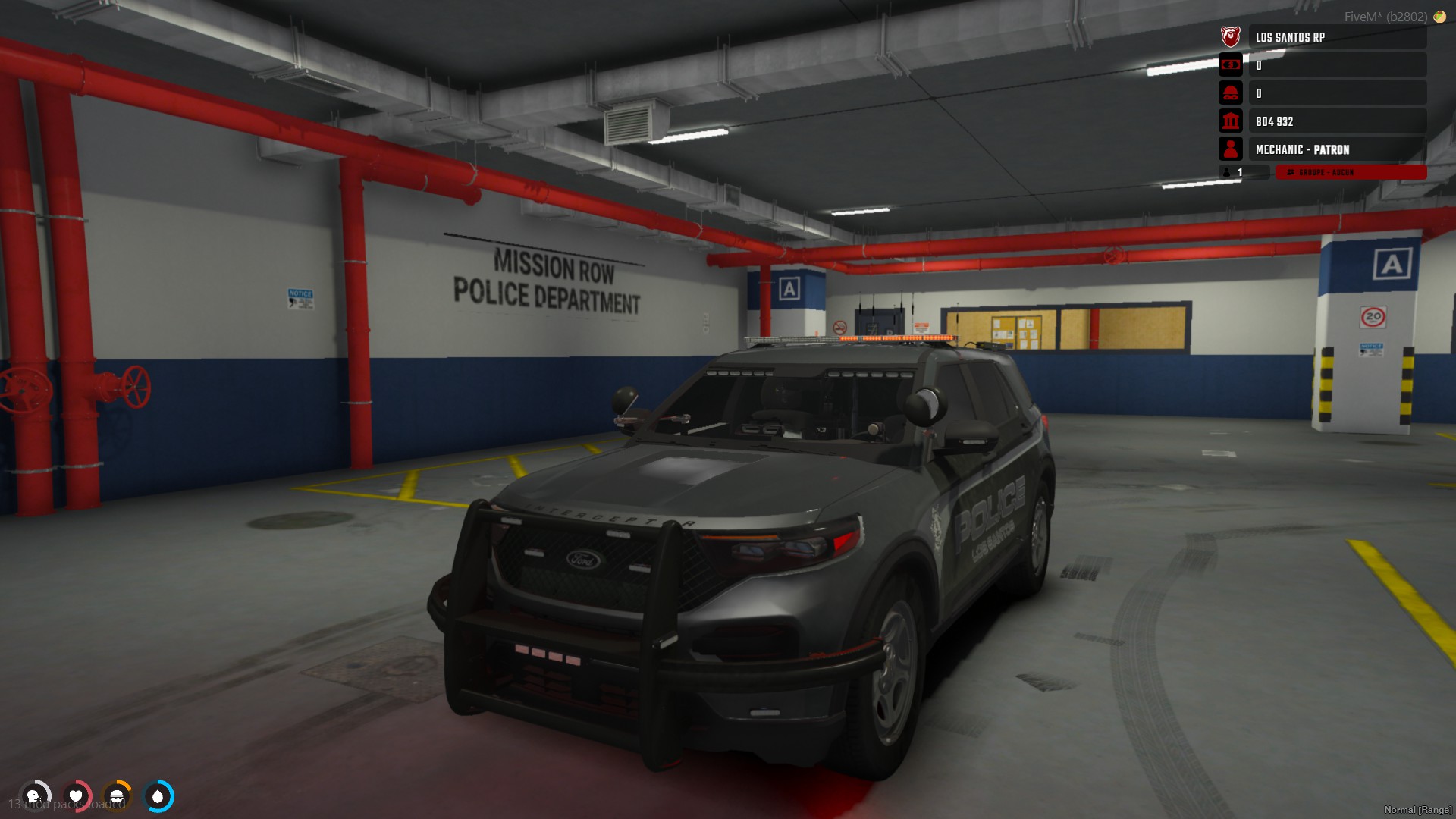
Task: Select the masked robber dirty money icon
Action: tap(1230, 93)
